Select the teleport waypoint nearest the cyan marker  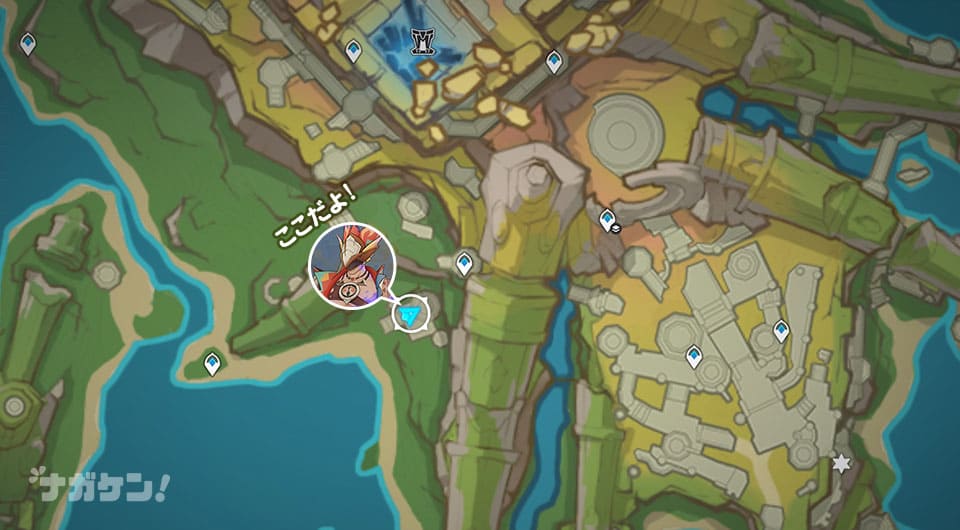pos(464,263)
